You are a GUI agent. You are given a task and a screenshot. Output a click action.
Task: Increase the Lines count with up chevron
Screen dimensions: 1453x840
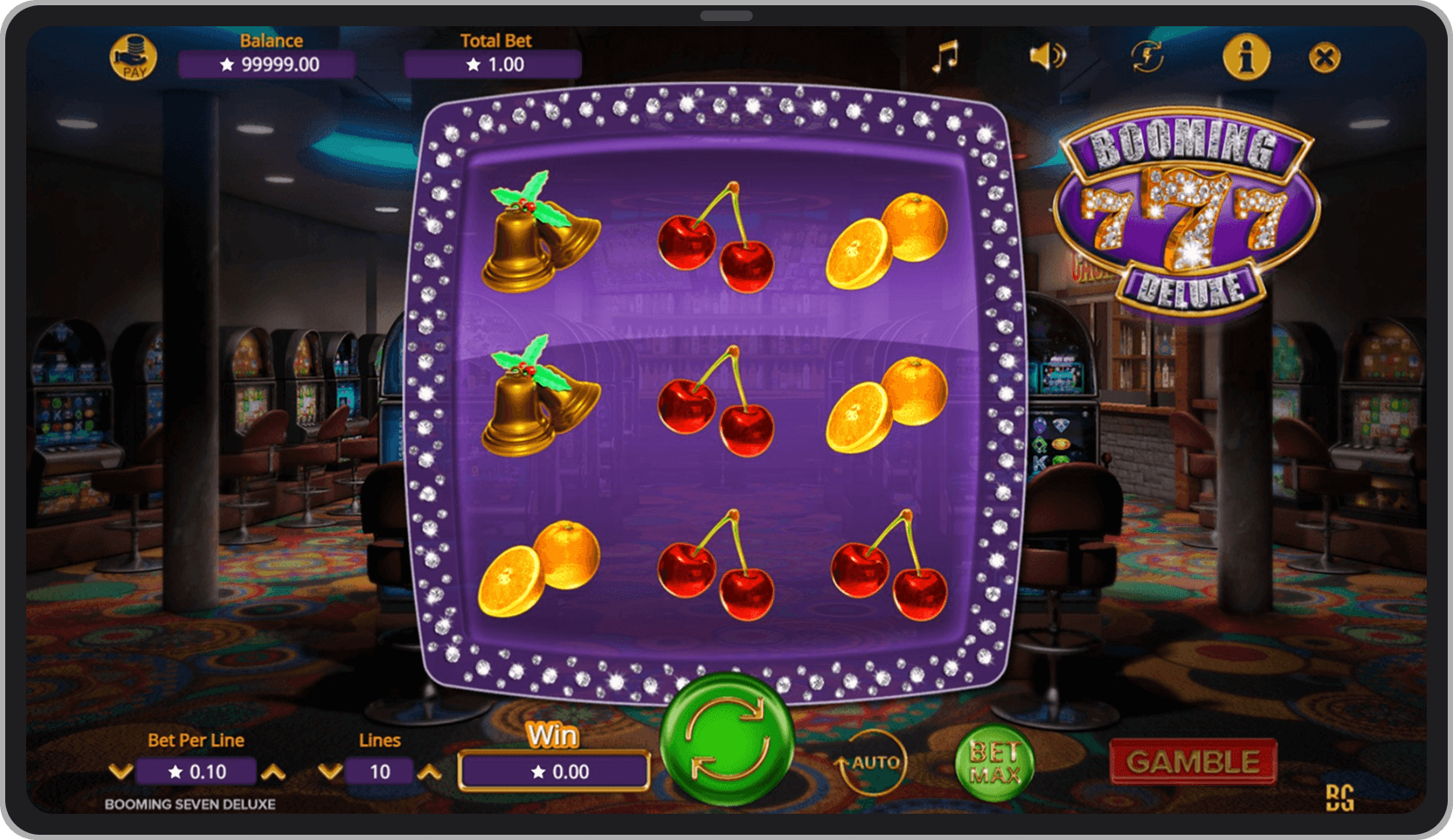click(428, 773)
